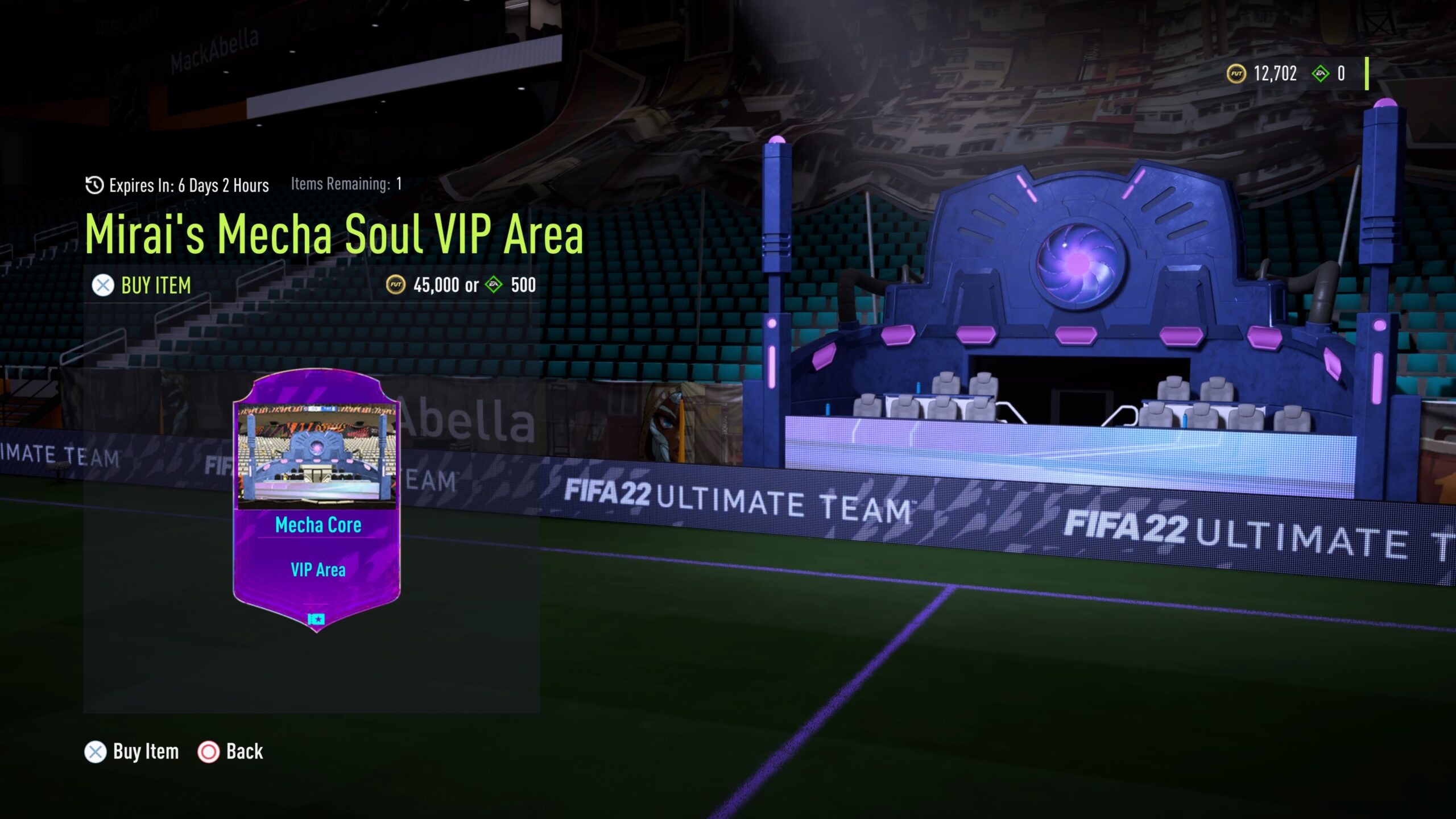The width and height of the screenshot is (1456, 819).
Task: Click Back in the bottom control bar
Action: [x=243, y=751]
